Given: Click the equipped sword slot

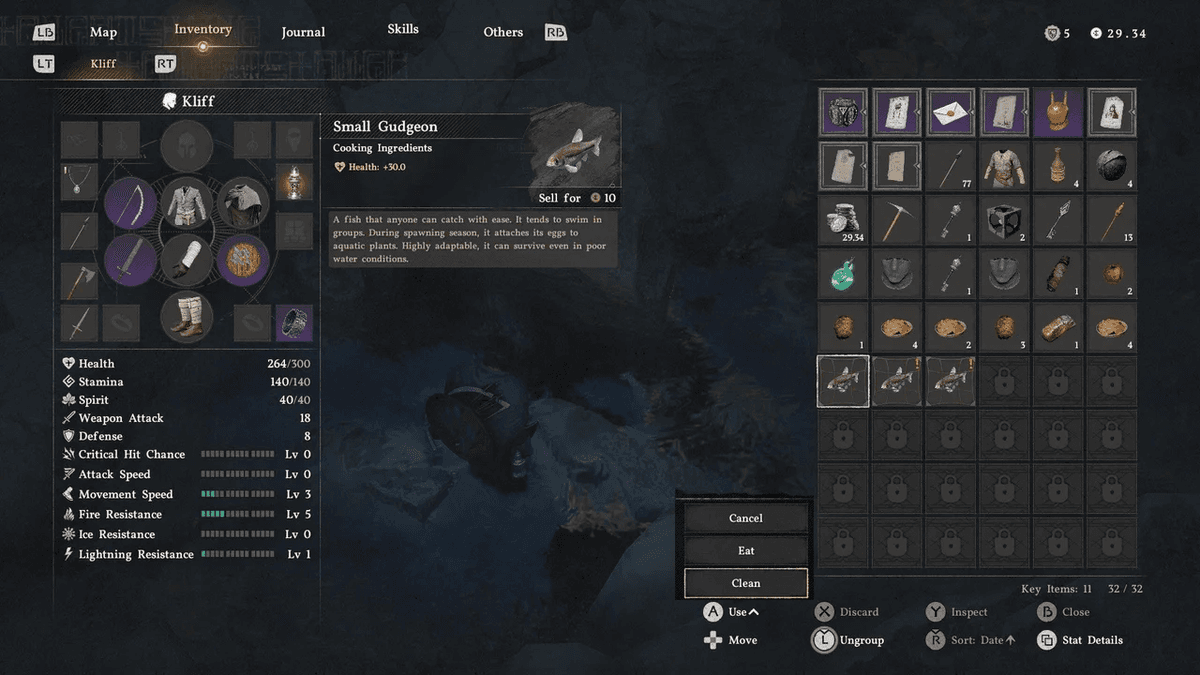Looking at the screenshot, I should pyautogui.click(x=130, y=260).
